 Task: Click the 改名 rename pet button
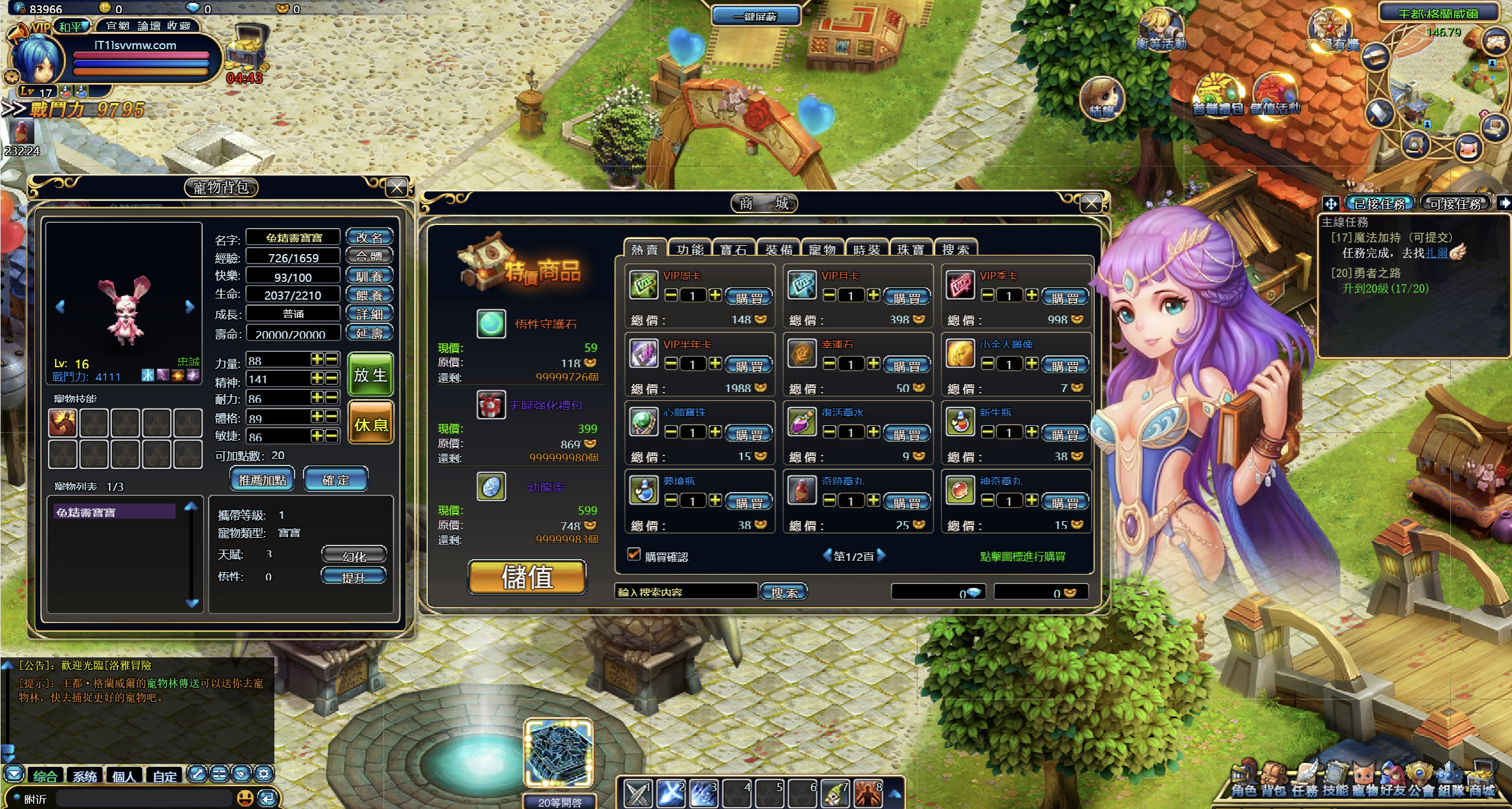[369, 237]
